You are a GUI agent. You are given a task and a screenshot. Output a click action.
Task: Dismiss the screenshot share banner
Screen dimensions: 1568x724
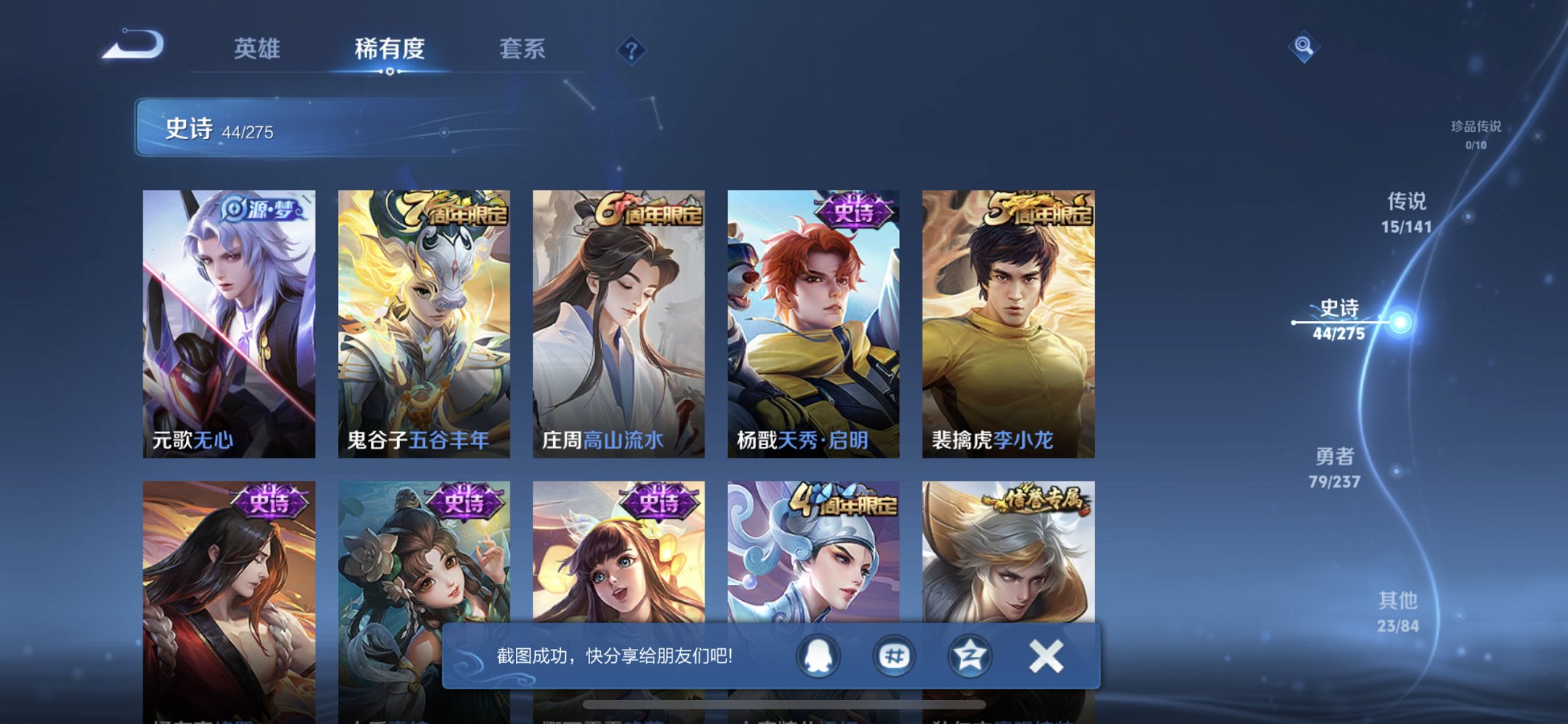1045,654
